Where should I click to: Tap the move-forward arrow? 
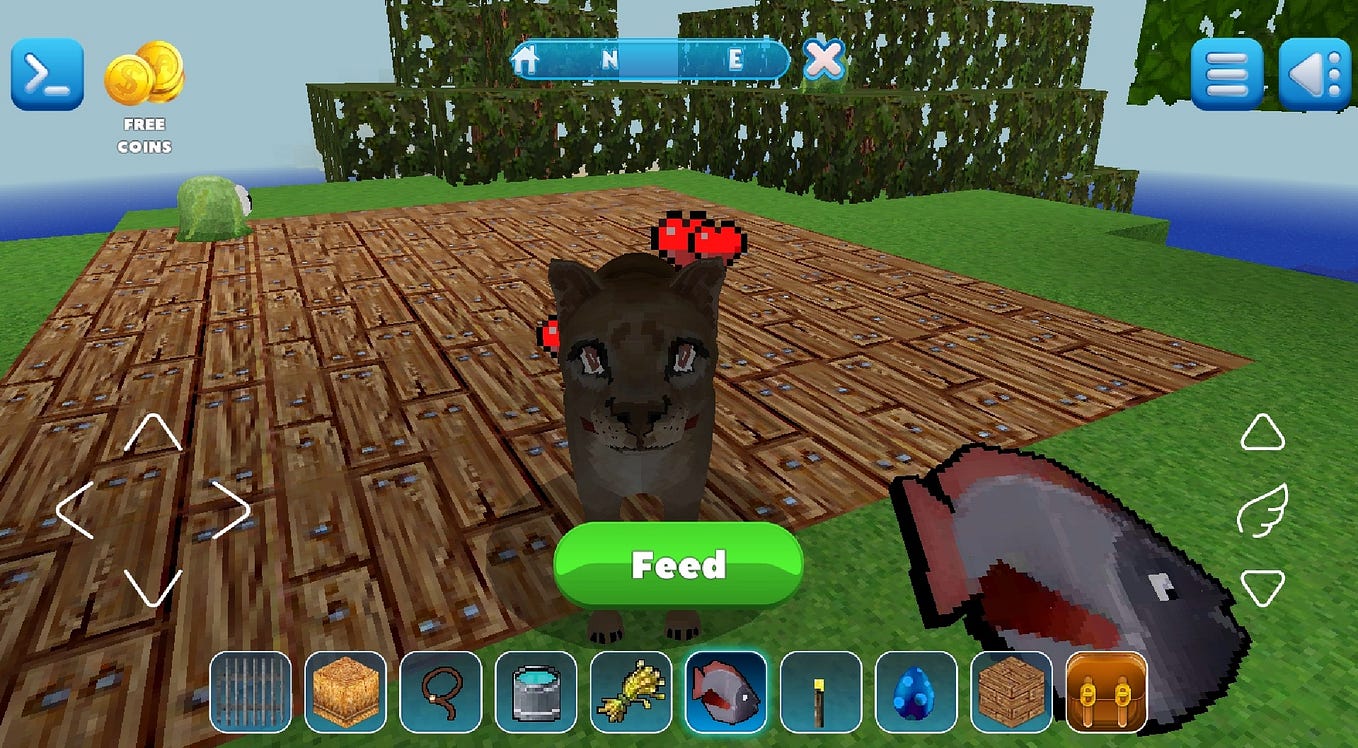[152, 433]
